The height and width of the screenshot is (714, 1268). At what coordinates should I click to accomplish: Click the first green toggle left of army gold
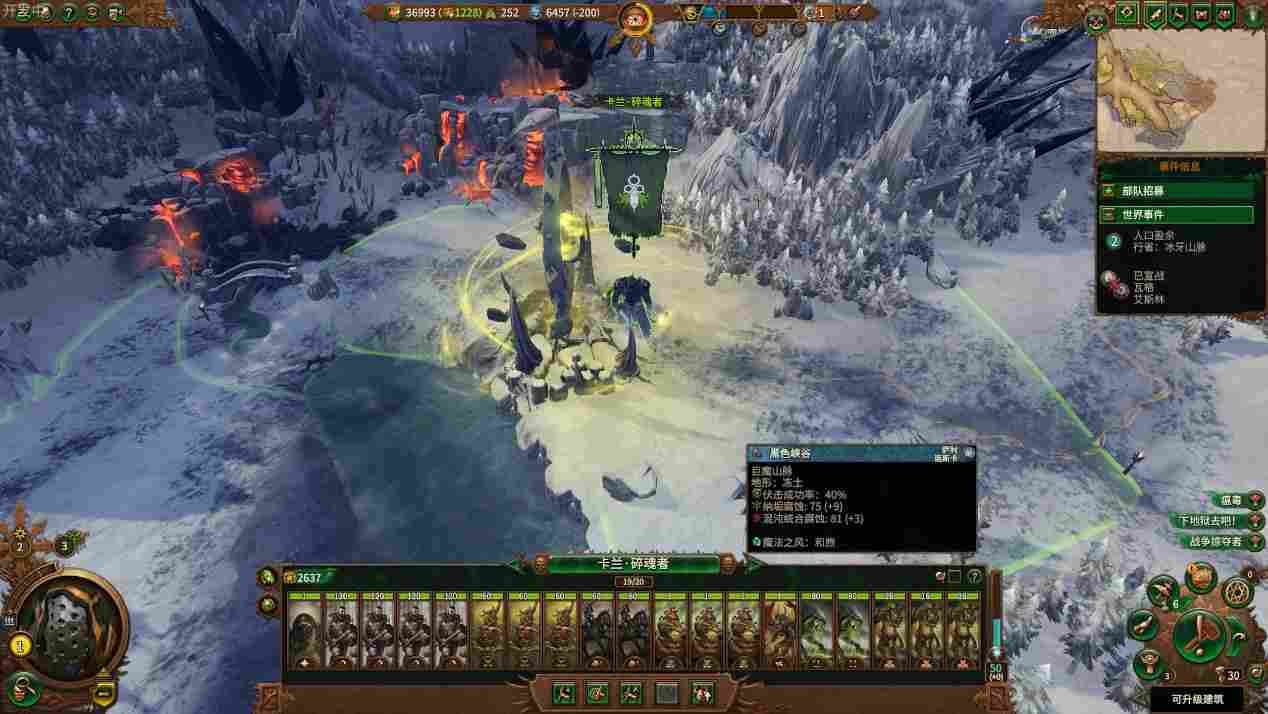pos(267,577)
